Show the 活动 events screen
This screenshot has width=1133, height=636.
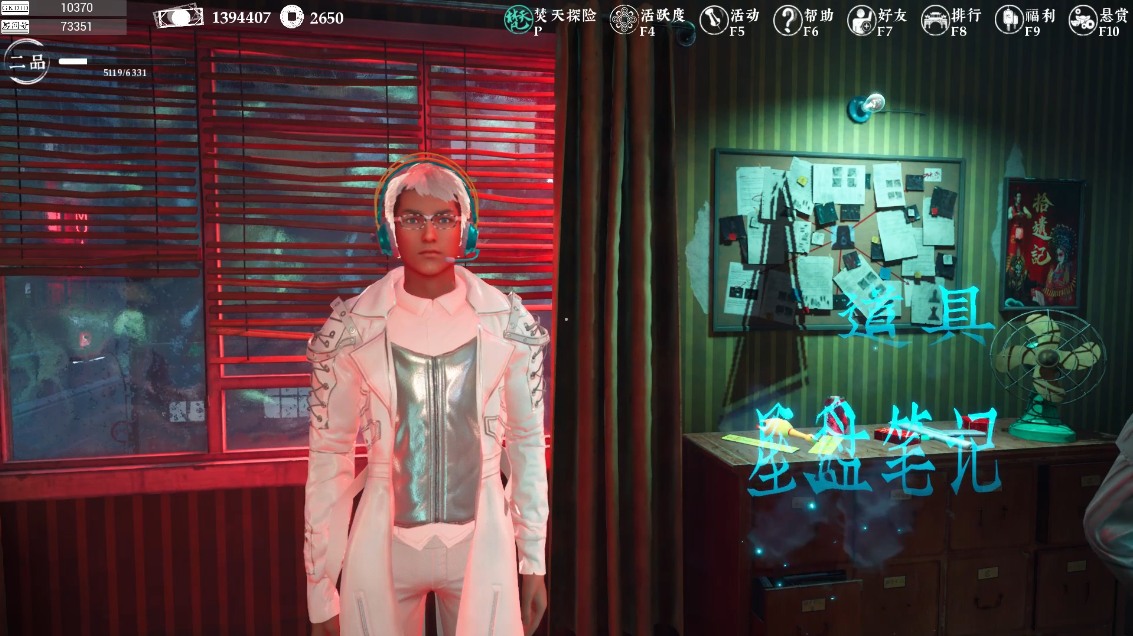coord(714,19)
